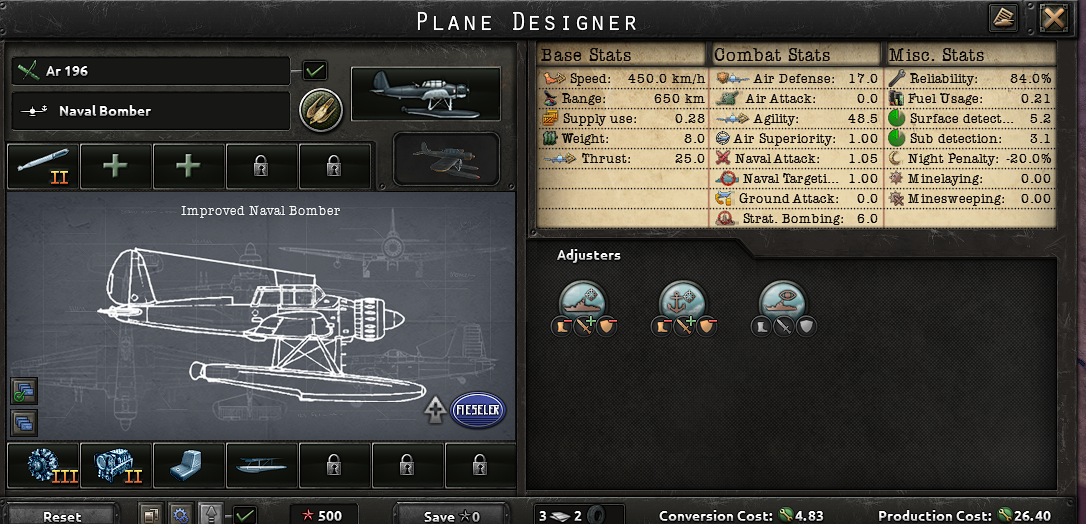Edit the Ar 196 name field
The width and height of the screenshot is (1086, 524).
point(152,72)
